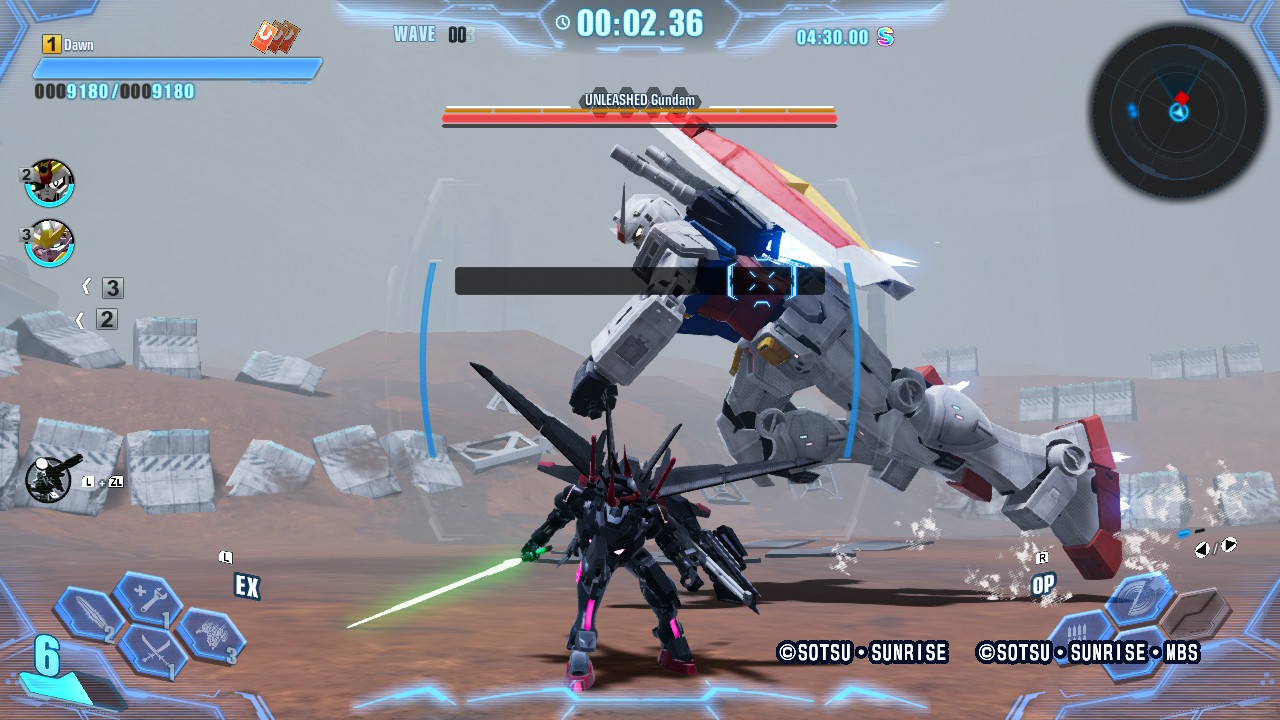The image size is (1280, 720).
Task: Activate the wrench repair EX skill
Action: pos(147,600)
